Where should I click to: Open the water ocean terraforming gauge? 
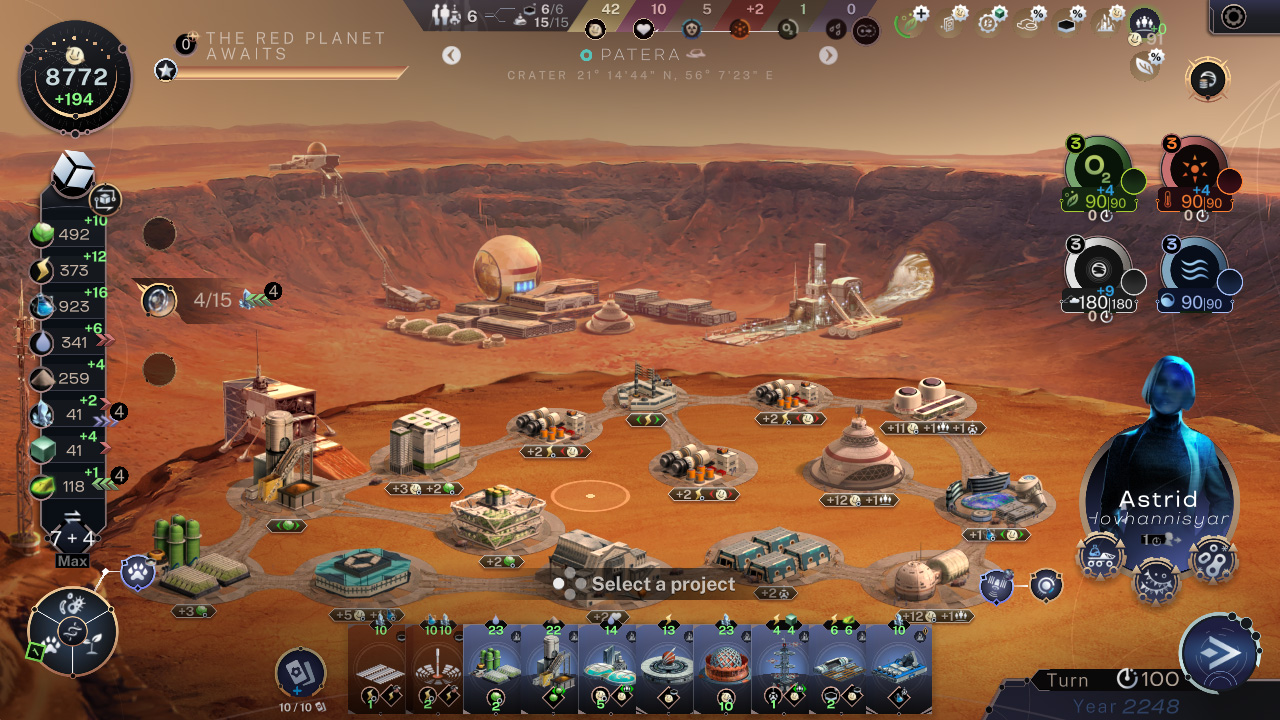(1194, 266)
